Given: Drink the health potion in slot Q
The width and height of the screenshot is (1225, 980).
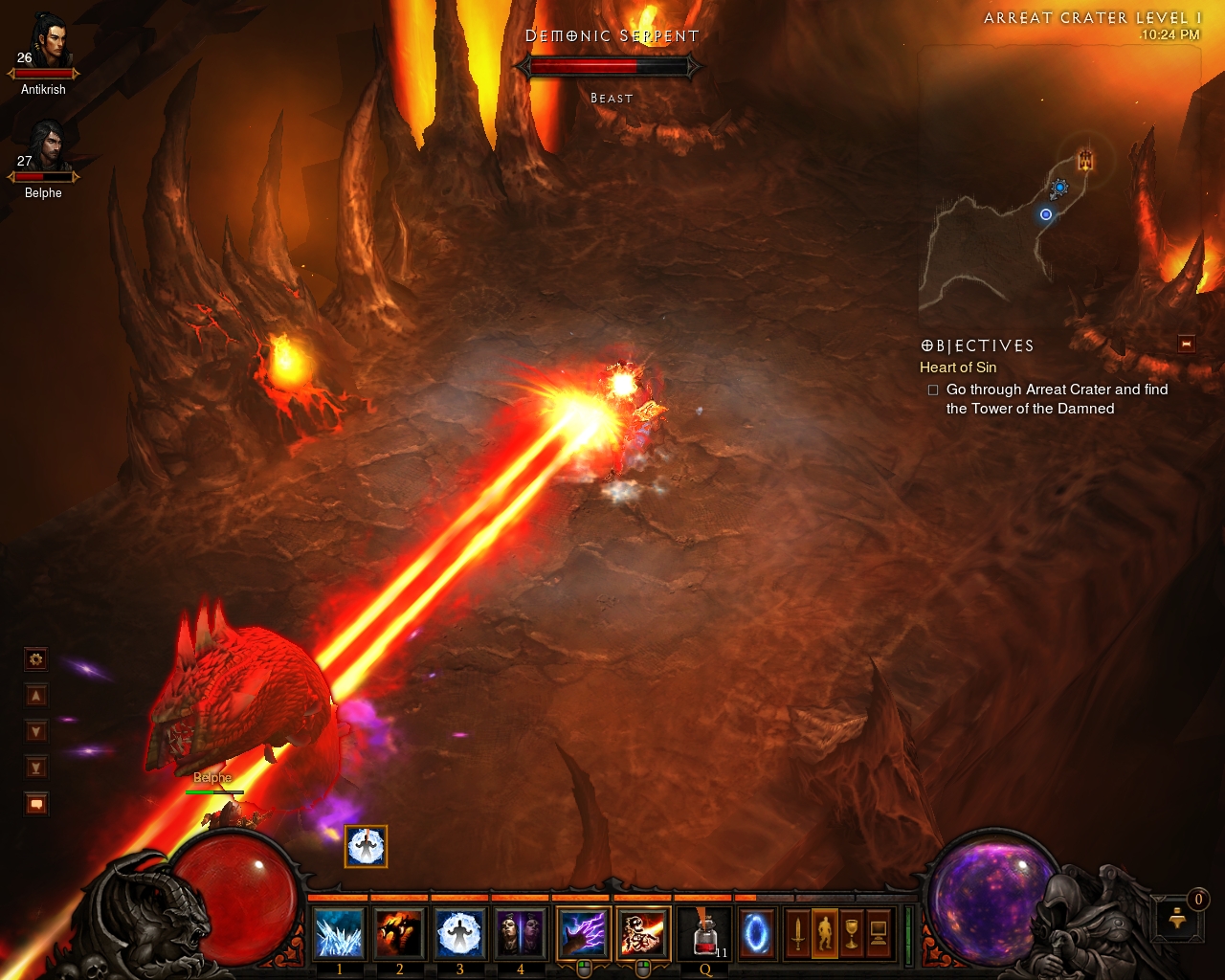Looking at the screenshot, I should click(x=705, y=933).
